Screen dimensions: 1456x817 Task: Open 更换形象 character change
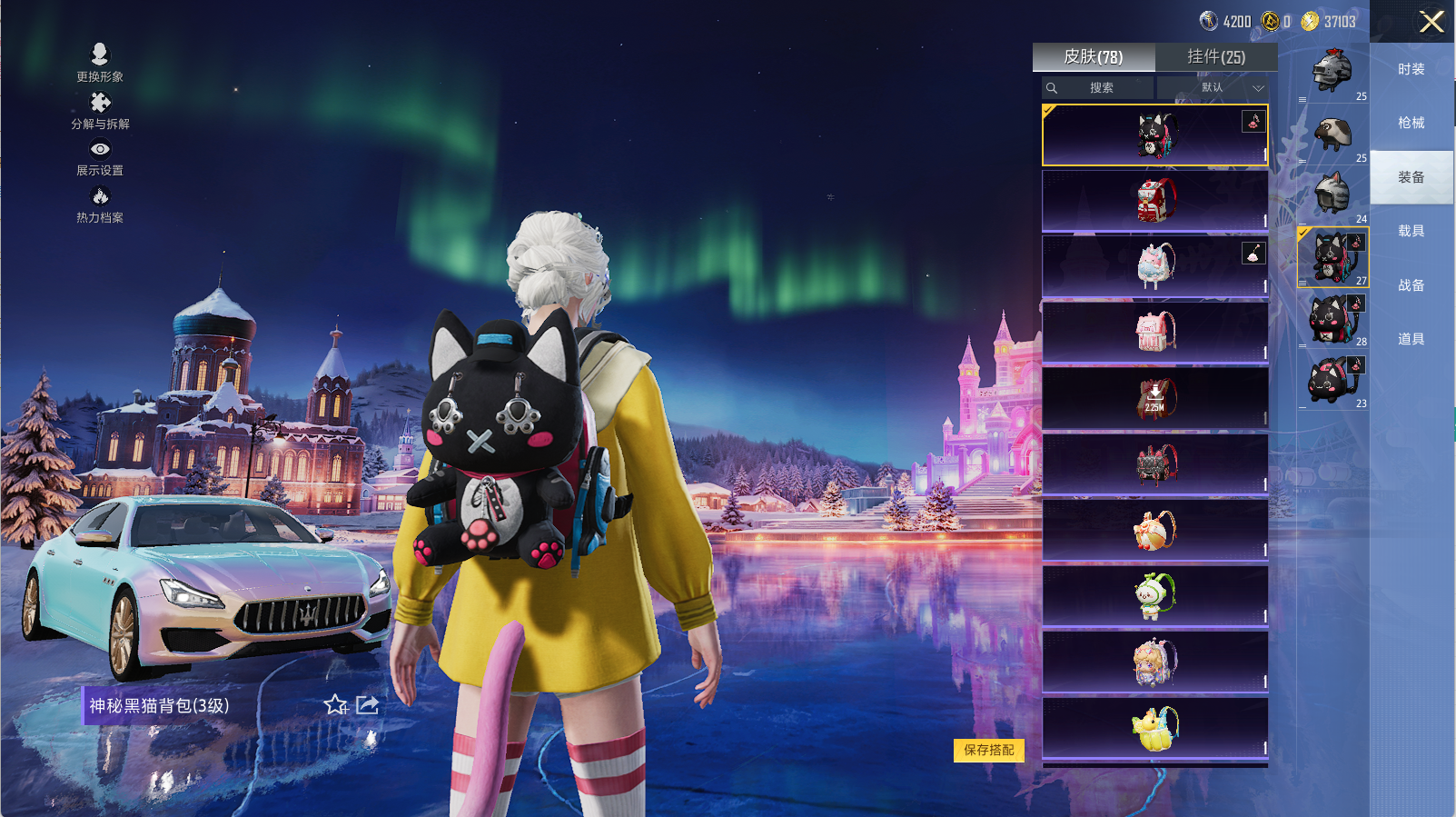[x=100, y=63]
